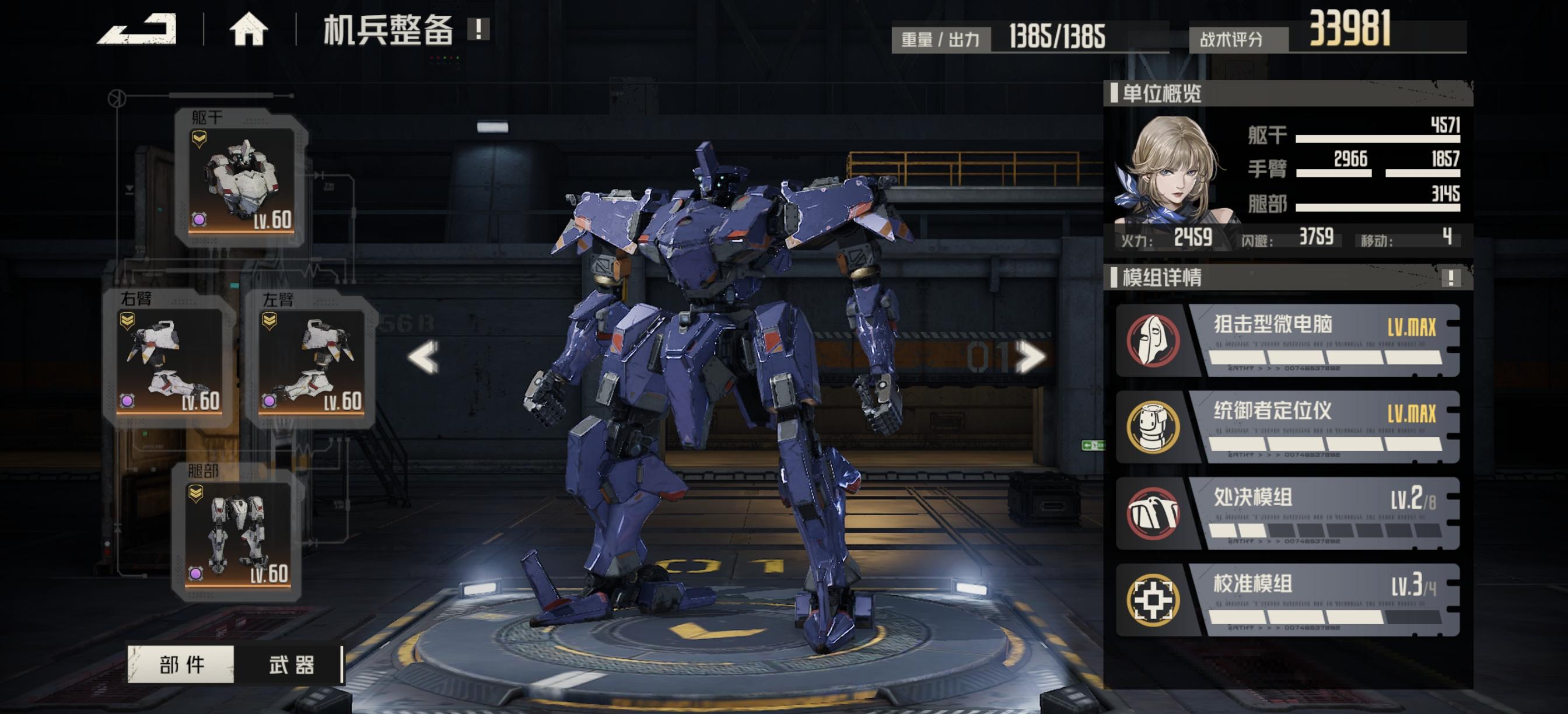Go back using the return arrow
Screen dimensions: 1568x714
pos(138,29)
